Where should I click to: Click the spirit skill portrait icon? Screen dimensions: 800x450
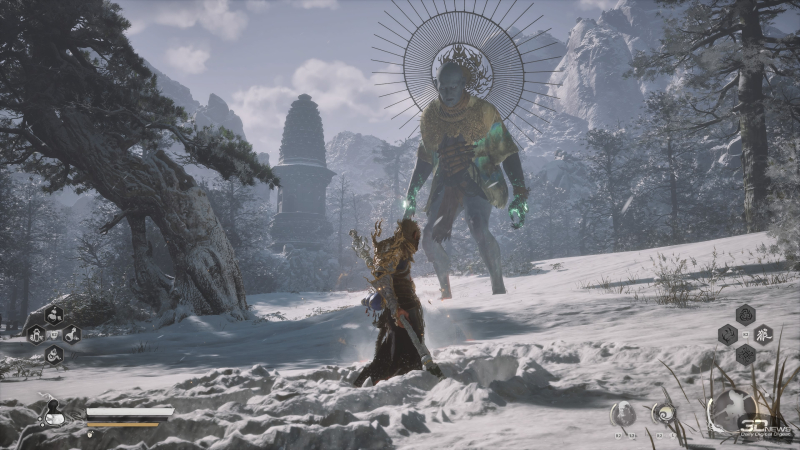pyautogui.click(x=622, y=412)
